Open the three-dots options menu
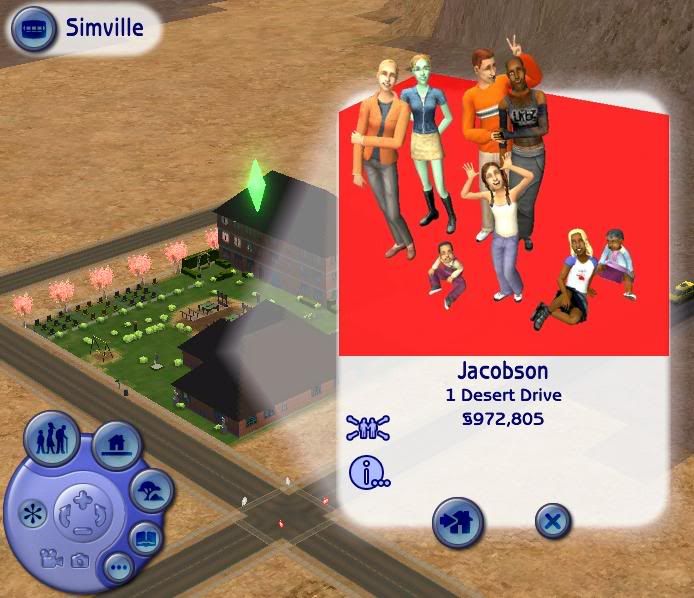The height and width of the screenshot is (598, 694). pos(119,566)
